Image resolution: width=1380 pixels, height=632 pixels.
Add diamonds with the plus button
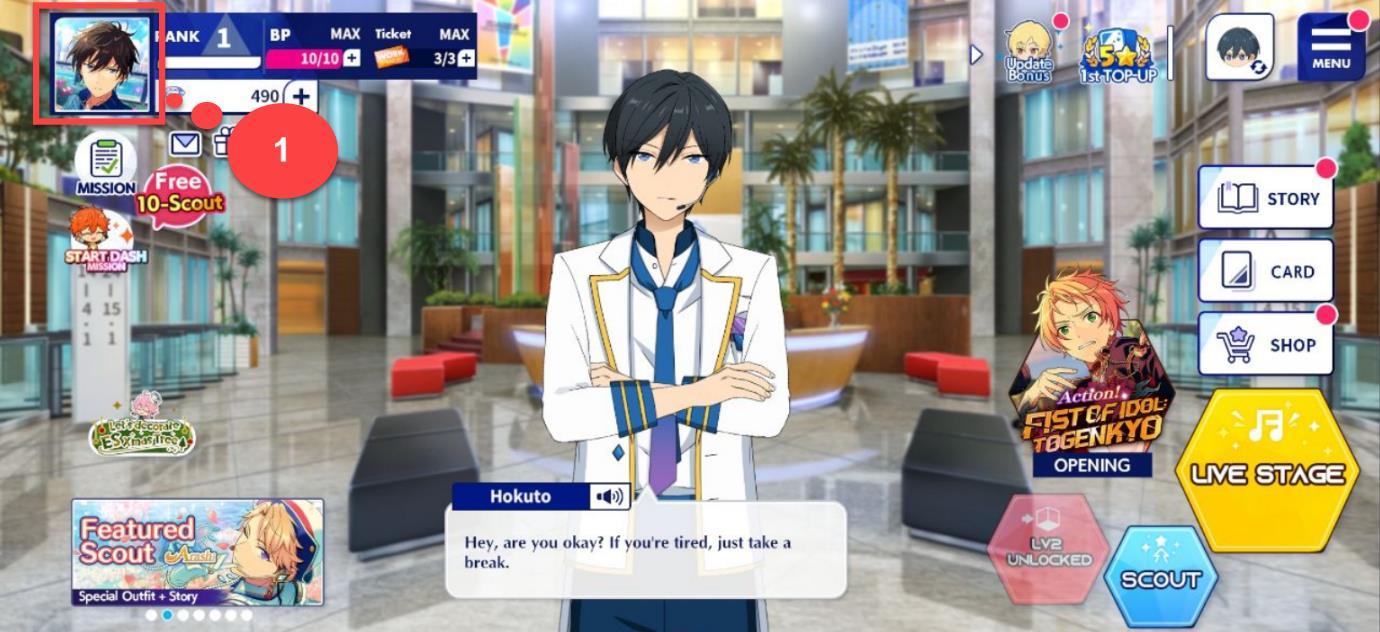(x=300, y=97)
